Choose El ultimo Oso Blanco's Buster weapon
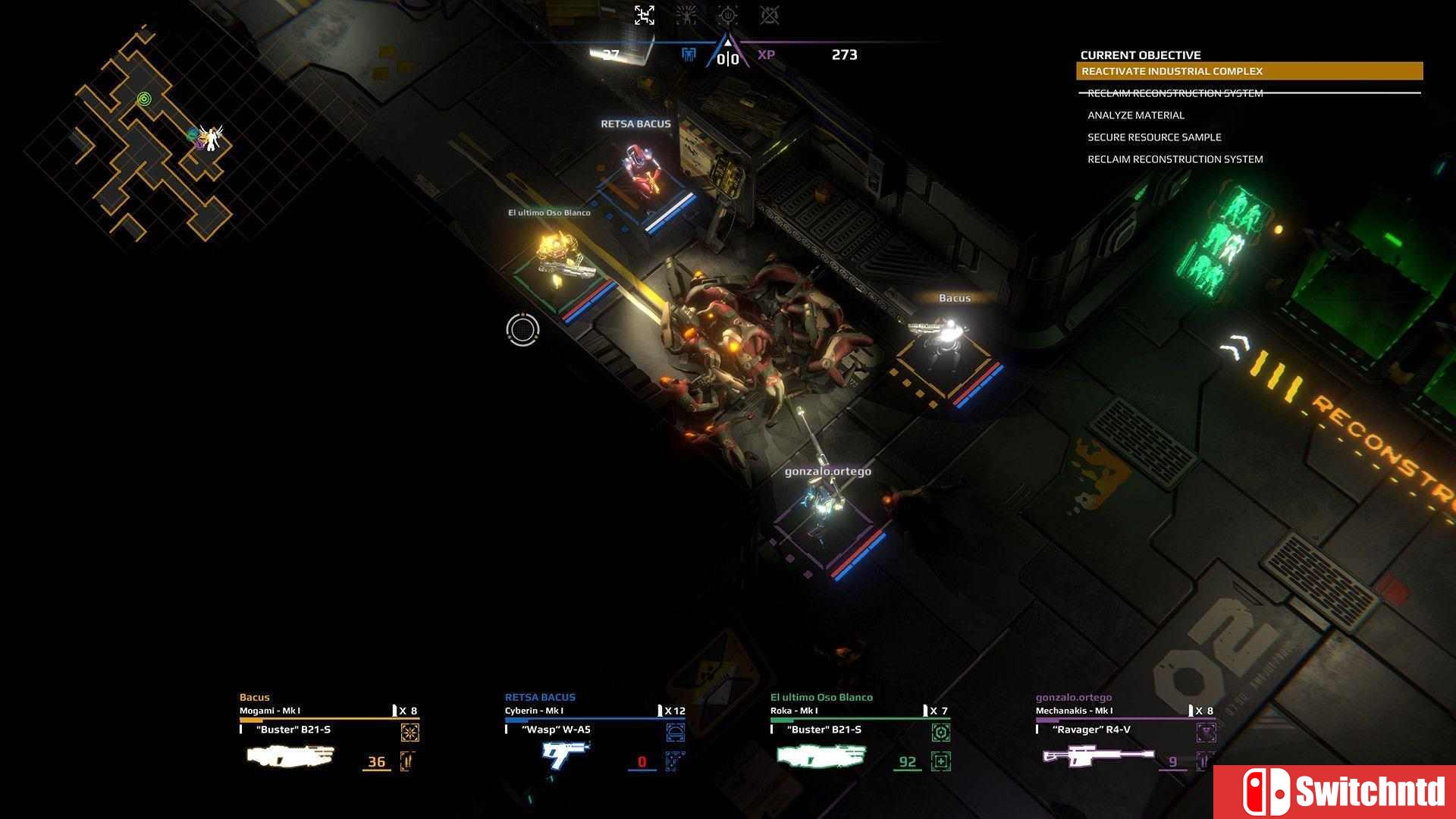Image resolution: width=1456 pixels, height=819 pixels. (821, 756)
